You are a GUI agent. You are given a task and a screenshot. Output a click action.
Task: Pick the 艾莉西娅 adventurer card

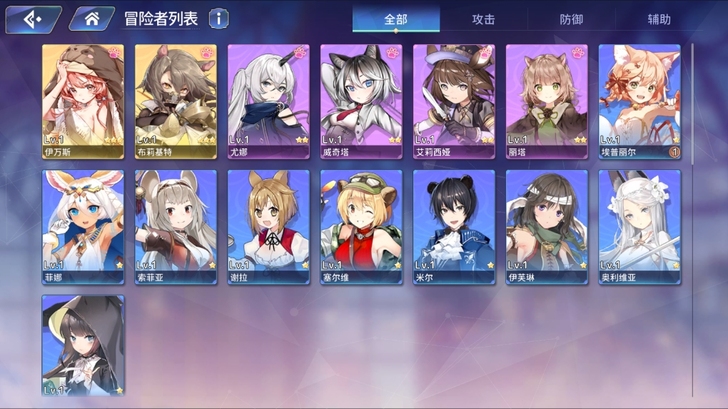[x=454, y=100]
